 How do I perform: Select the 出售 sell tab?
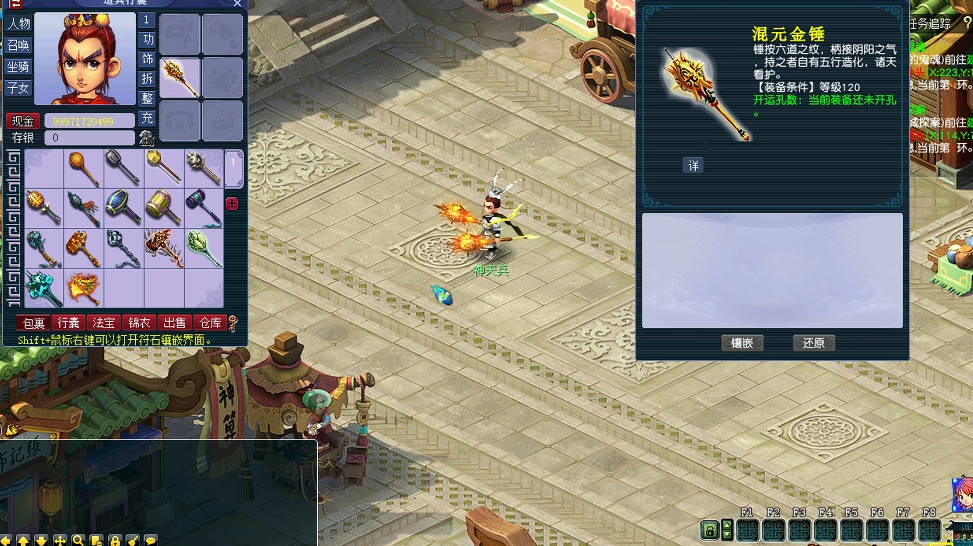click(174, 323)
